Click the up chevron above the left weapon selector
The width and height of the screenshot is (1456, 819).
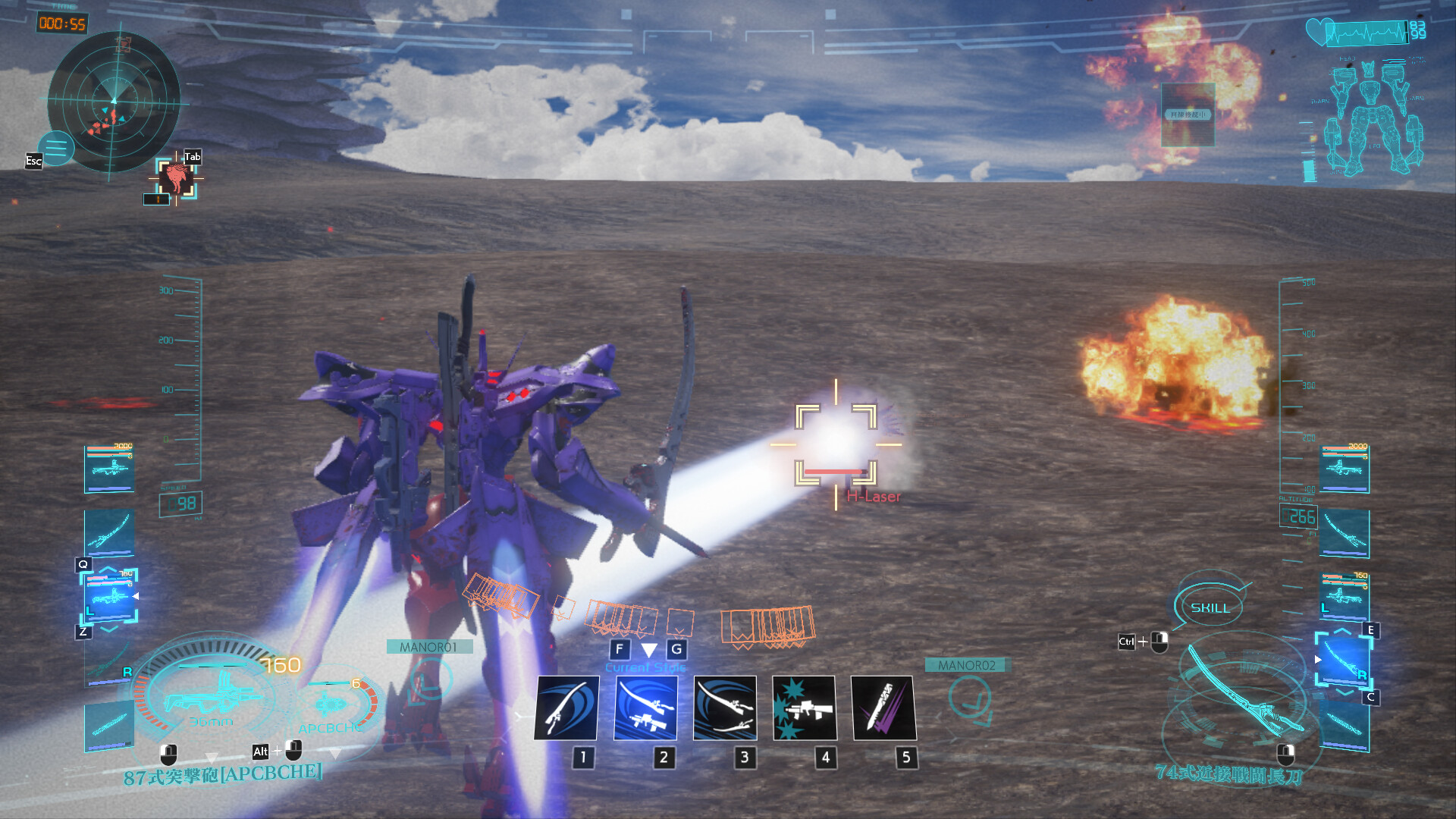[x=108, y=570]
